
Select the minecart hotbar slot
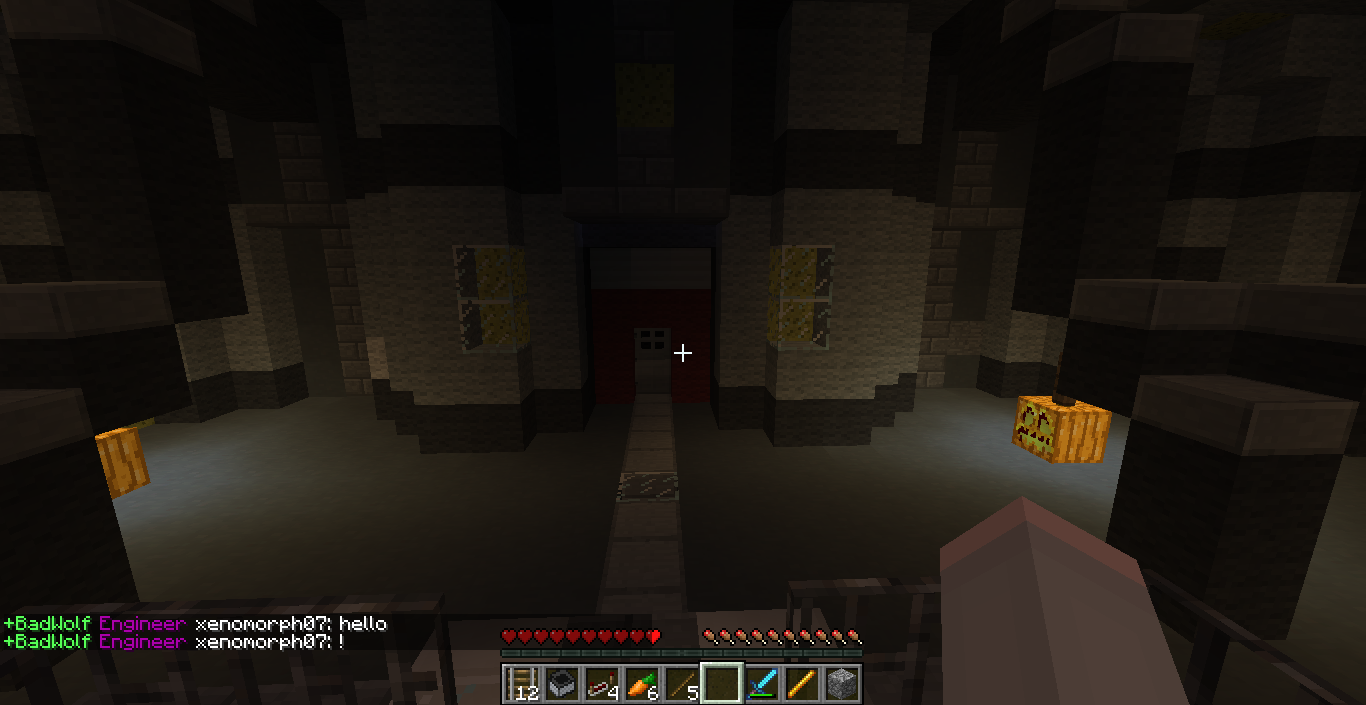562,684
